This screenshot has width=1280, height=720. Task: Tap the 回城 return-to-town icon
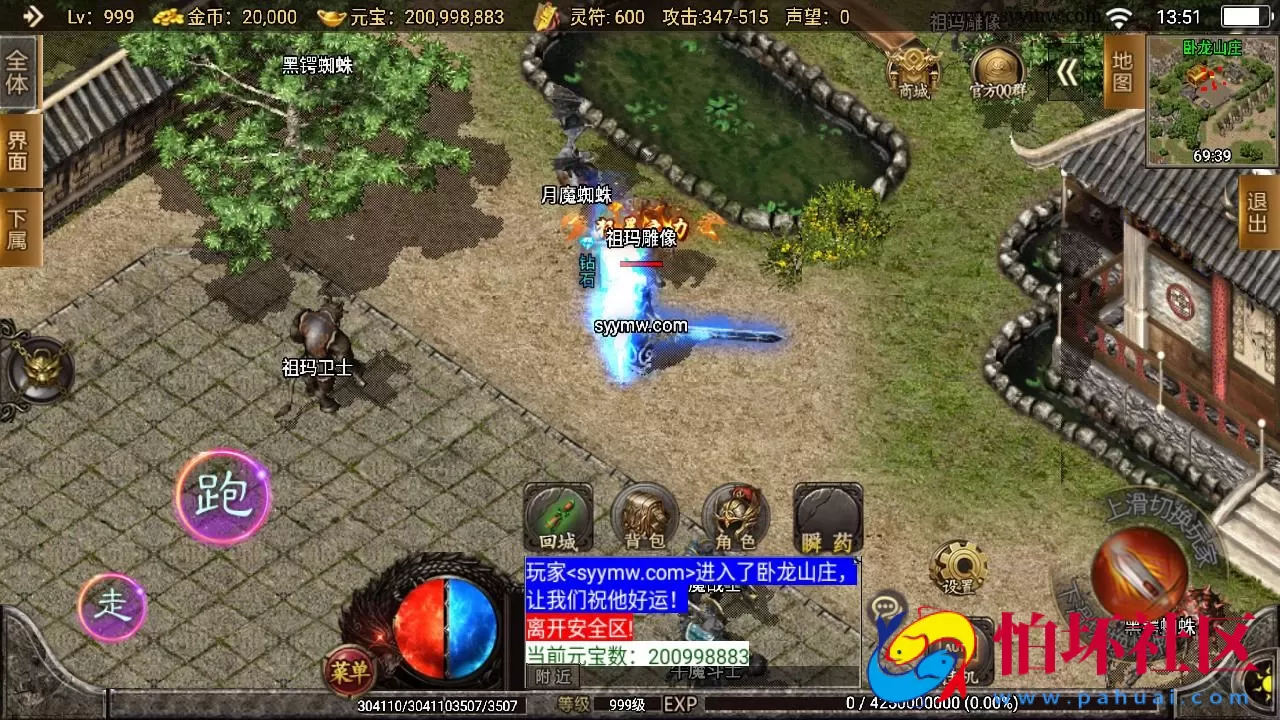[558, 517]
